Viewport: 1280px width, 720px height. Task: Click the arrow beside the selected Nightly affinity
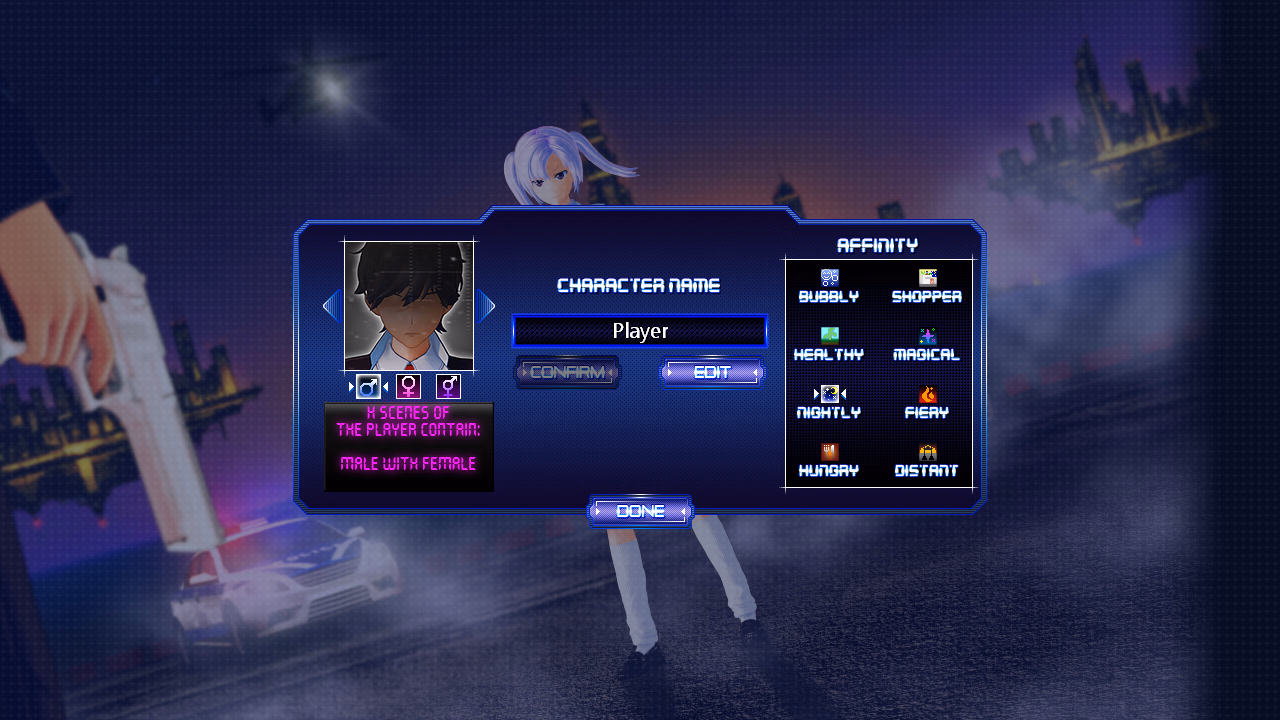(815, 391)
